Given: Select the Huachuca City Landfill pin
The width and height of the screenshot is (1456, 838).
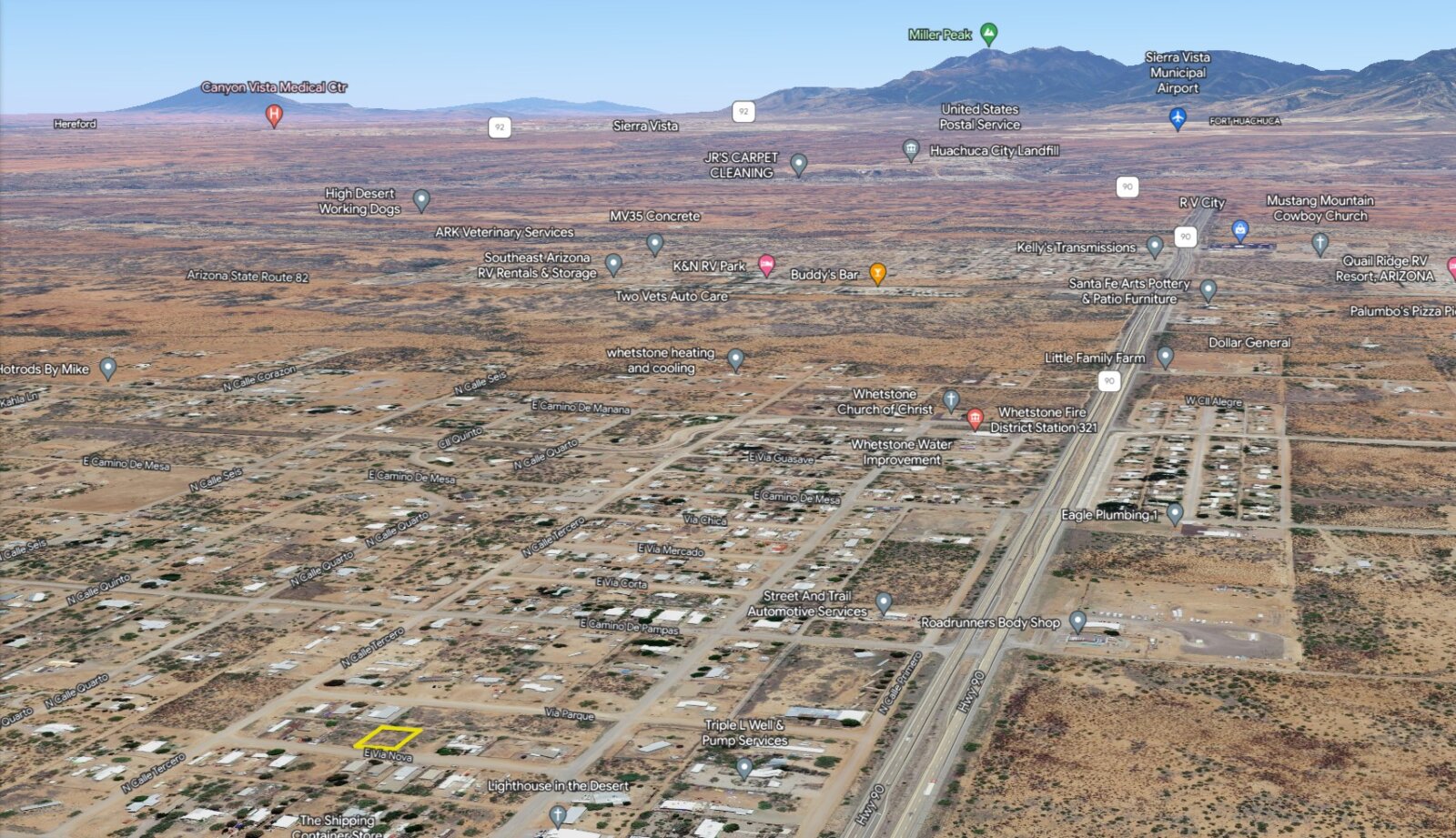Looking at the screenshot, I should (x=910, y=149).
